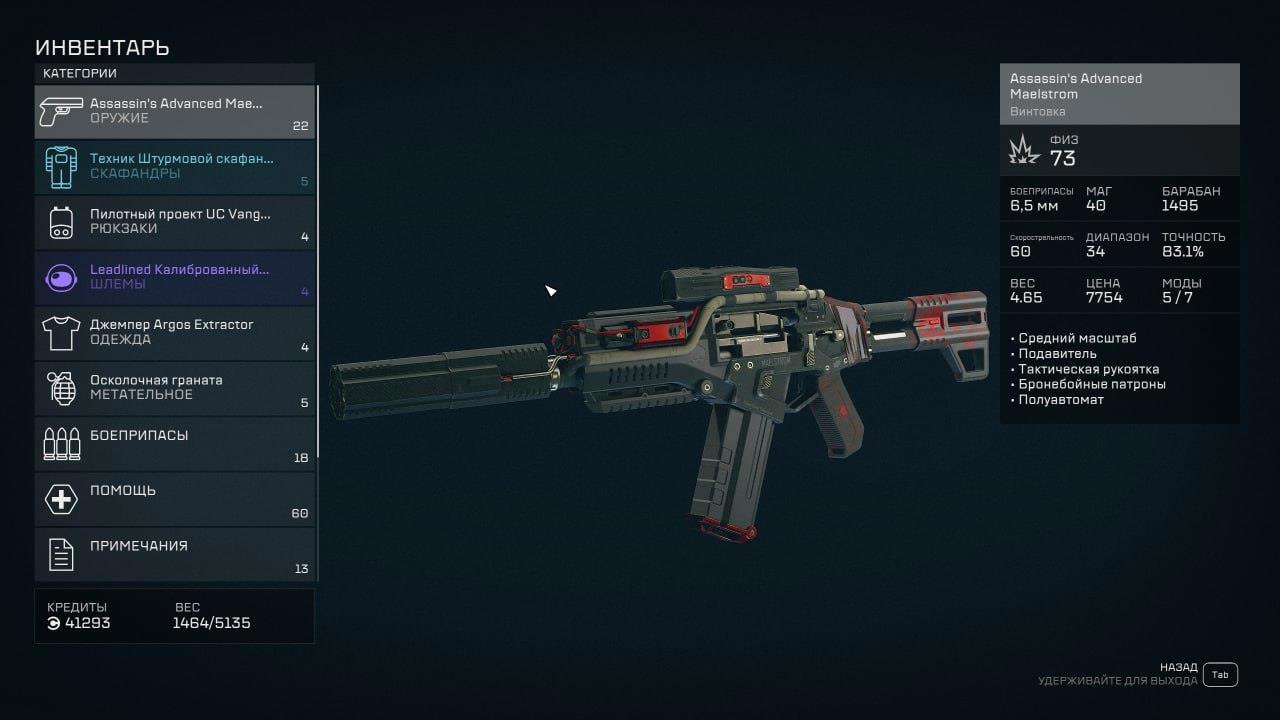
Task: Open the ОРУЖИЕ weapons category
Action: (x=175, y=111)
